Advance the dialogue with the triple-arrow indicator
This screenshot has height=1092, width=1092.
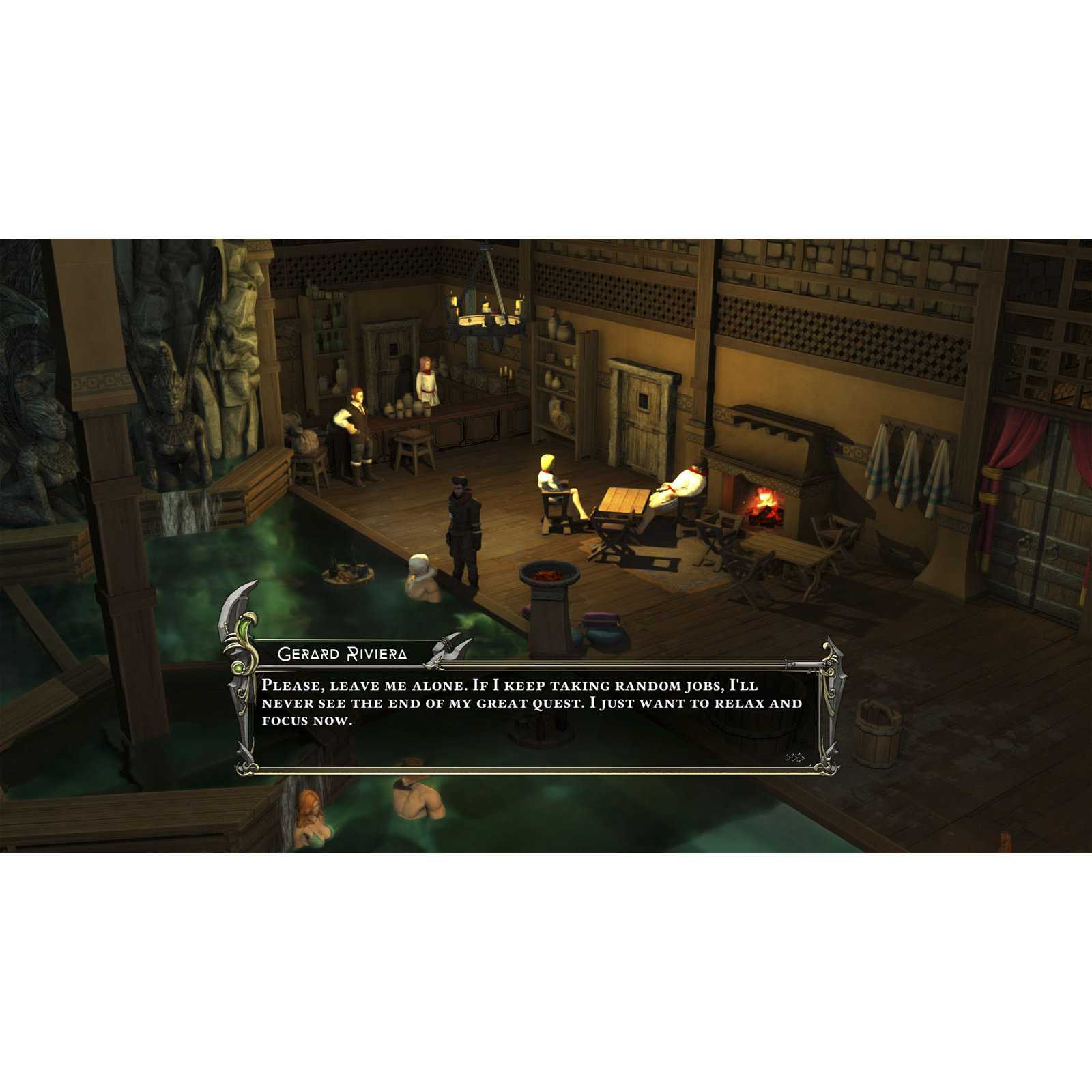(x=795, y=758)
